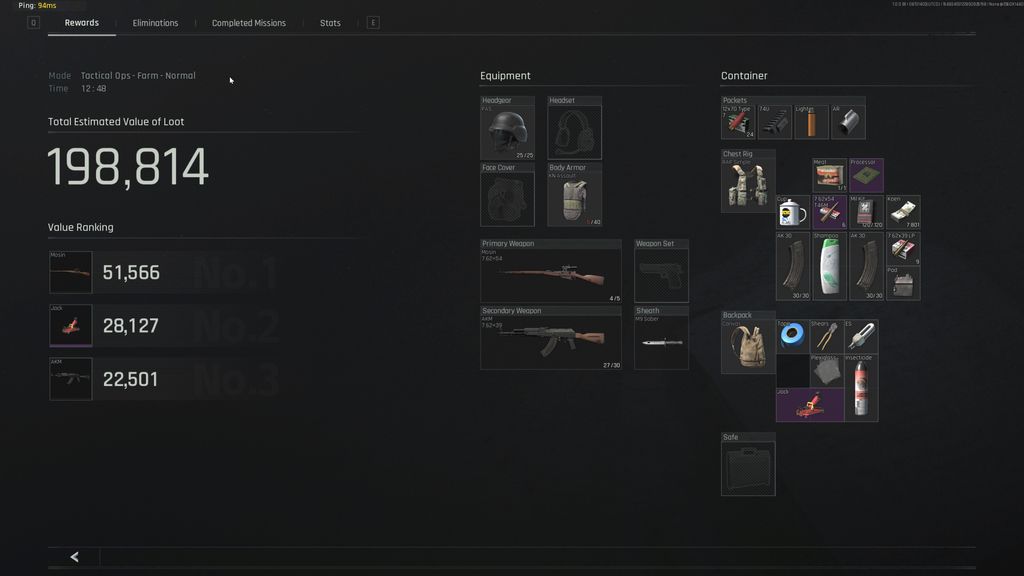Image resolution: width=1024 pixels, height=576 pixels.
Task: Choose the AKM secondary weapon slot
Action: click(550, 339)
